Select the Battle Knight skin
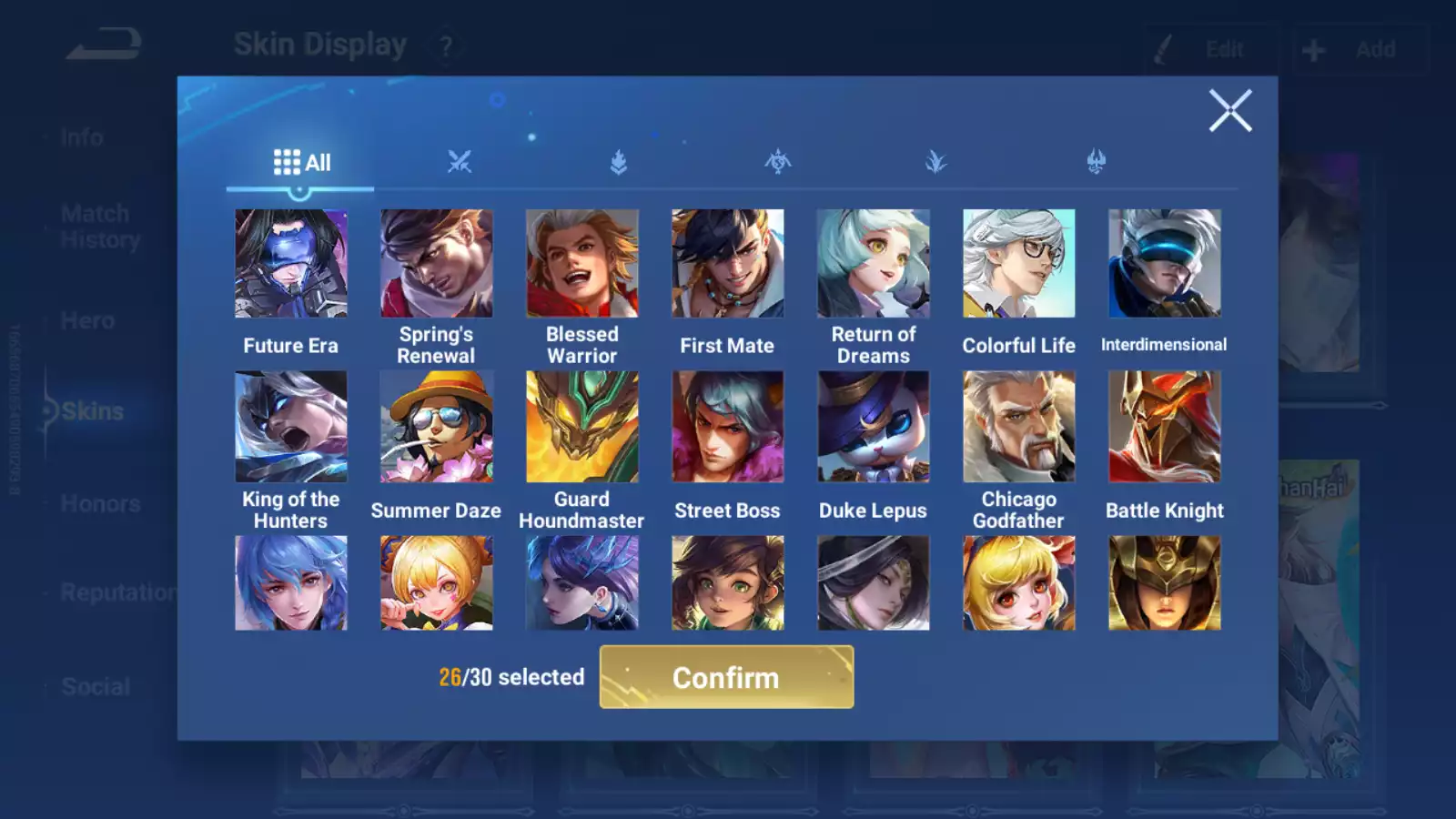1456x819 pixels. coord(1165,427)
